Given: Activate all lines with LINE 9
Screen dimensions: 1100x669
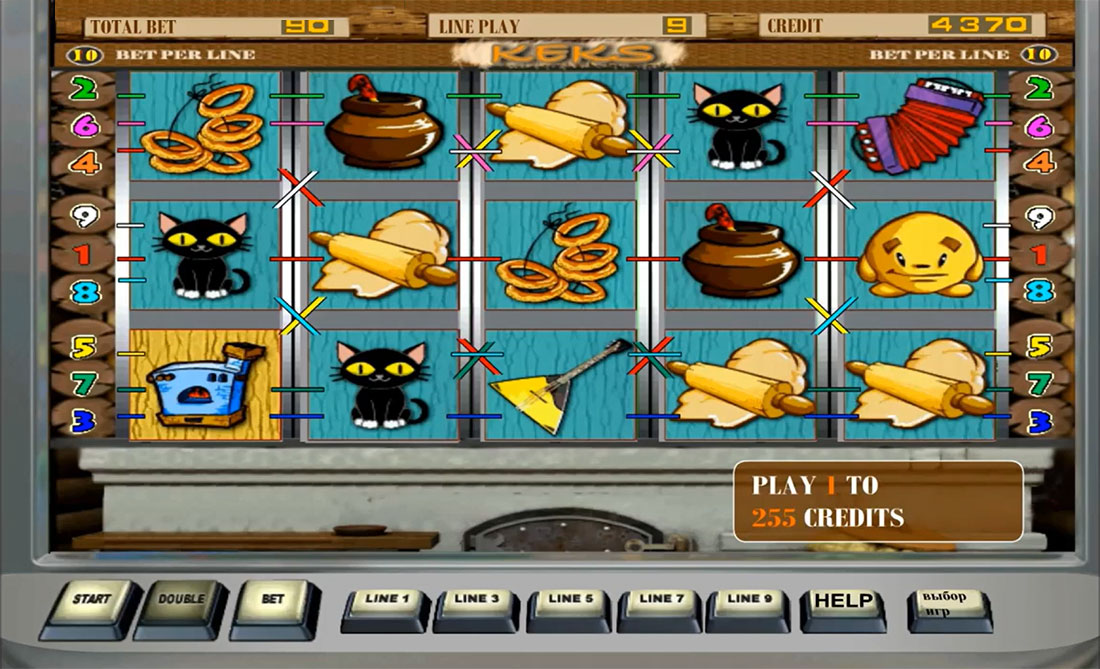Looking at the screenshot, I should 747,603.
